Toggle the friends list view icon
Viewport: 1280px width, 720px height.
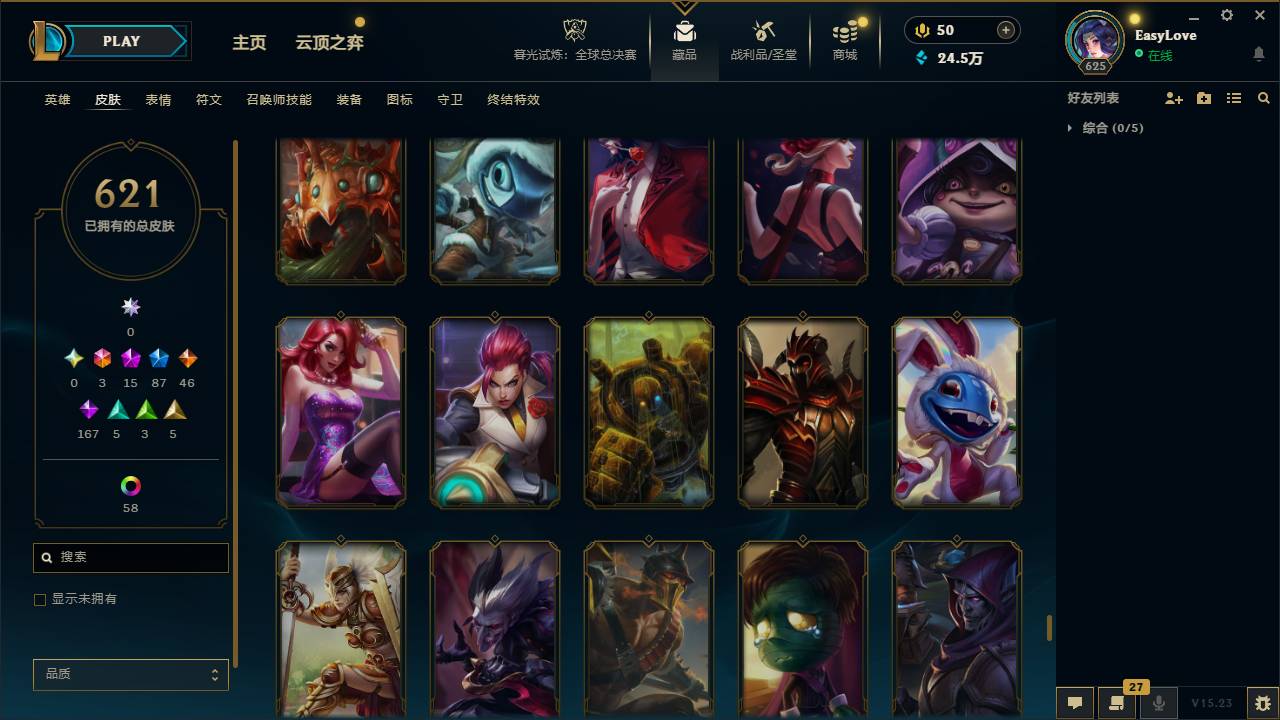(x=1233, y=97)
